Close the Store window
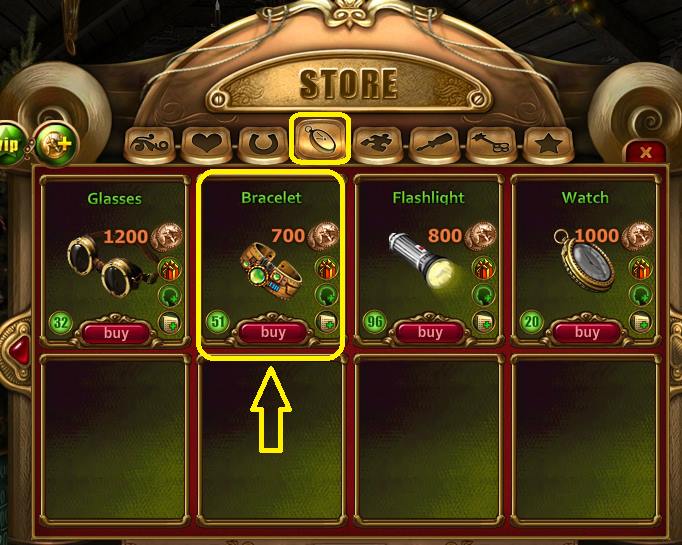 click(645, 152)
